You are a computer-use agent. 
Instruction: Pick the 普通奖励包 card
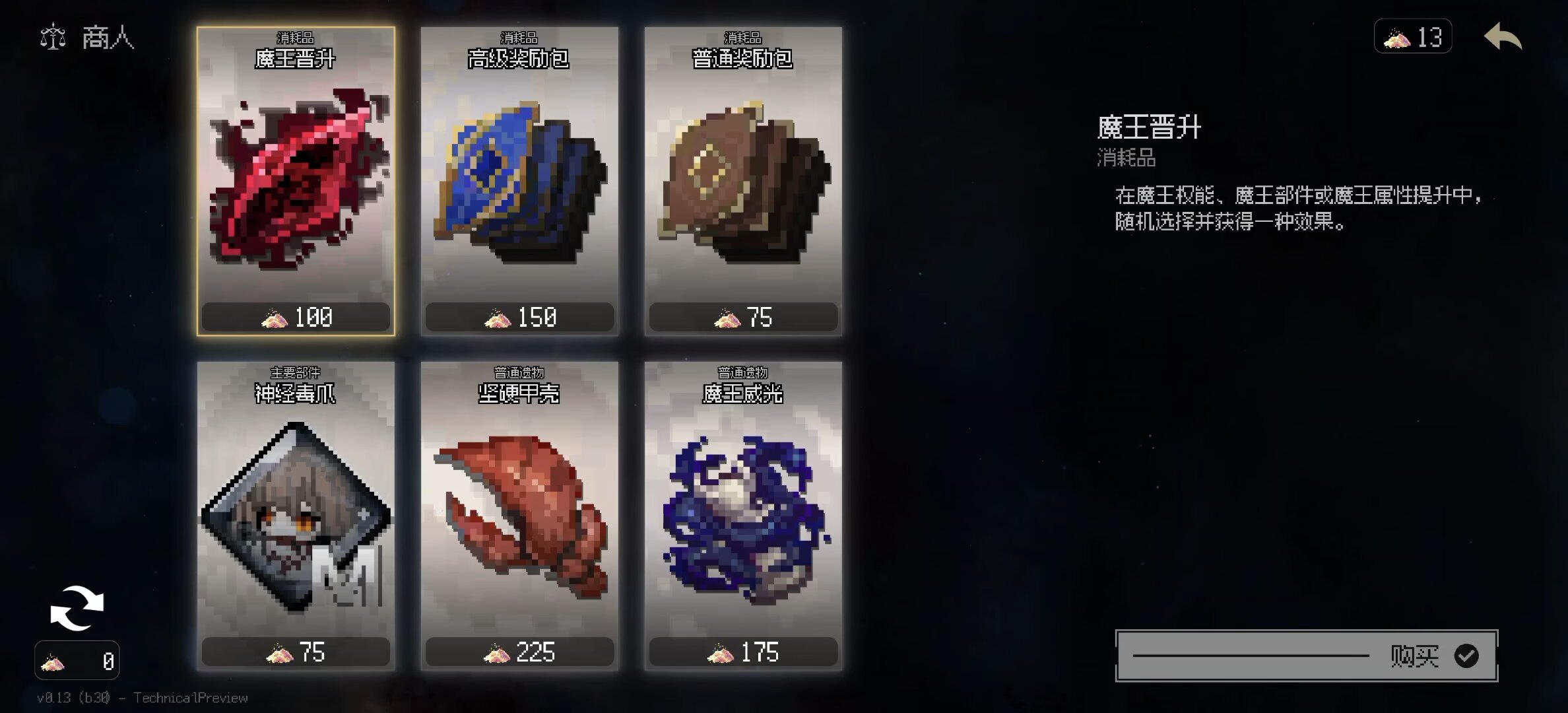click(x=743, y=182)
